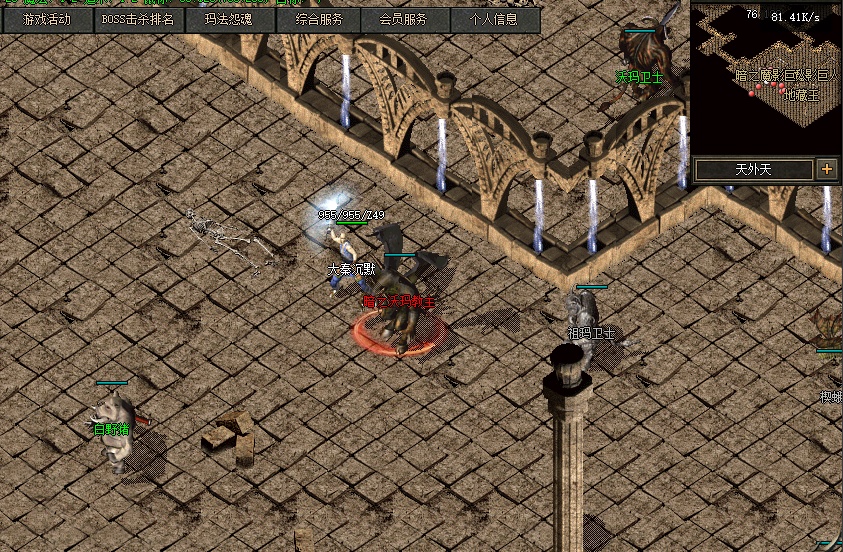Click the 天外天 map name button
This screenshot has height=552, width=843.
tap(753, 169)
